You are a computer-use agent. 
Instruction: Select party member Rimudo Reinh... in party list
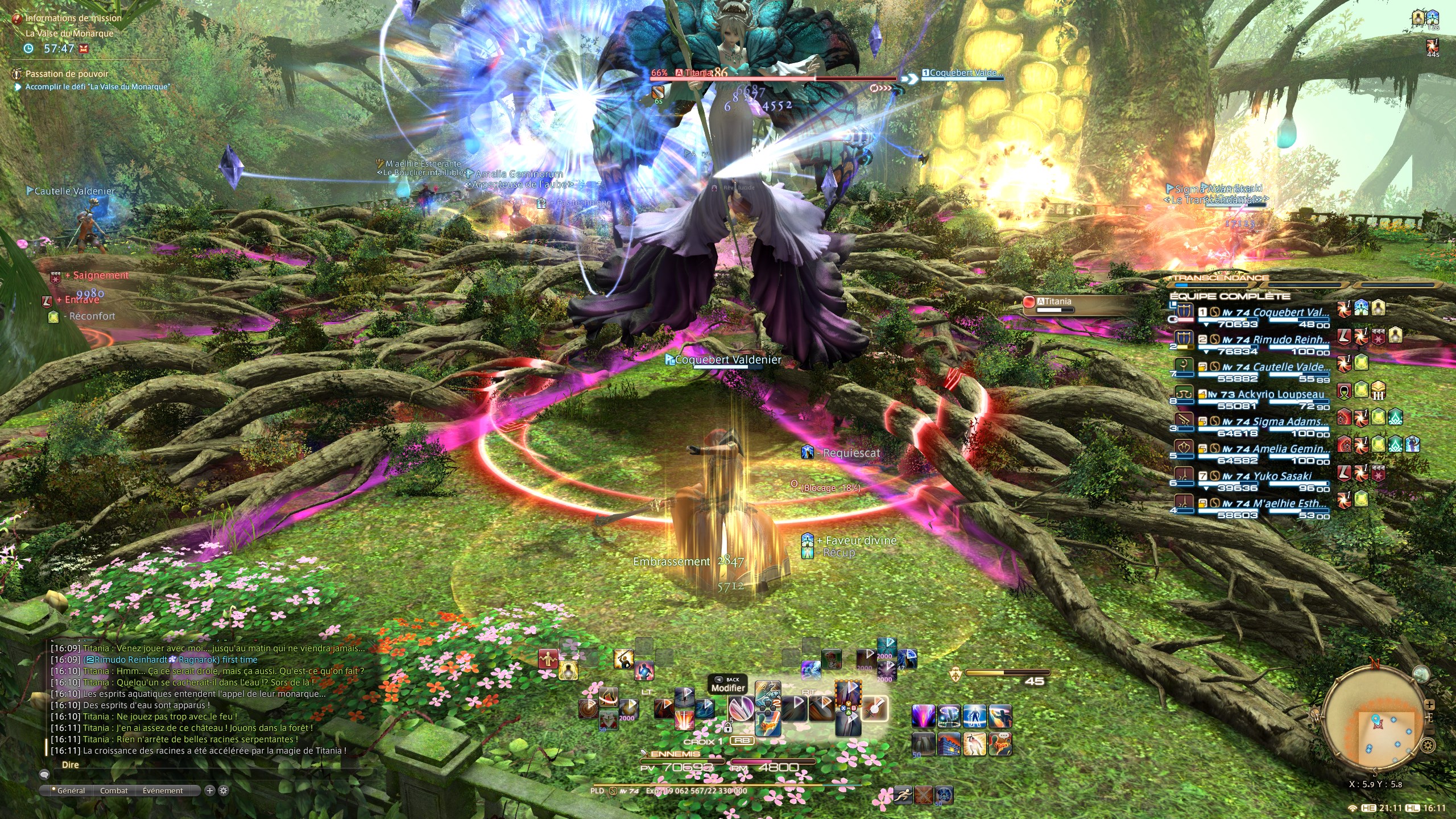tap(1291, 340)
